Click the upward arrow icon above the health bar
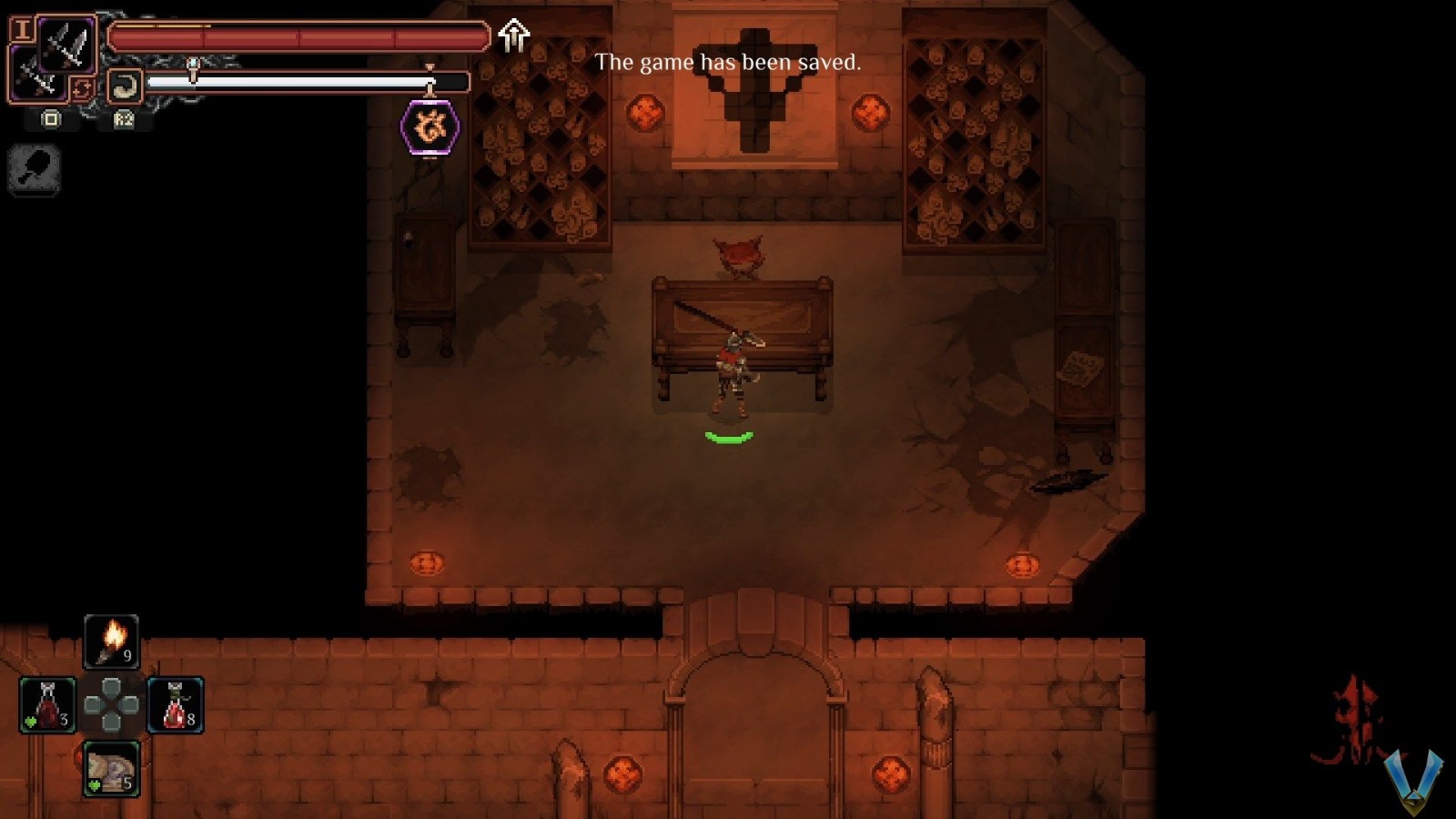Viewport: 1456px width, 819px height. point(512,36)
